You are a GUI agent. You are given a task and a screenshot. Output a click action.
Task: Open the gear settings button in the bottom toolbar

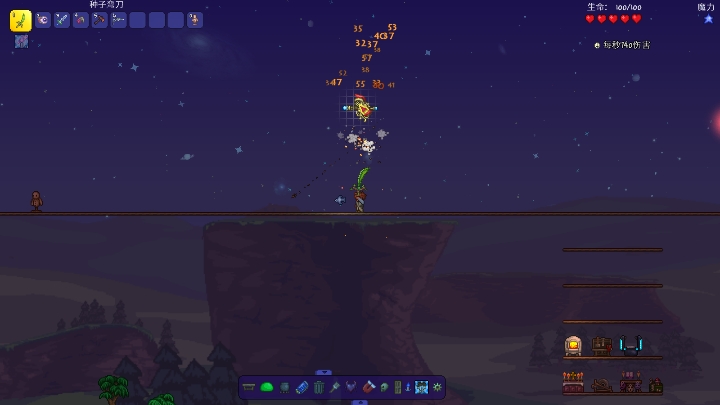coord(437,387)
